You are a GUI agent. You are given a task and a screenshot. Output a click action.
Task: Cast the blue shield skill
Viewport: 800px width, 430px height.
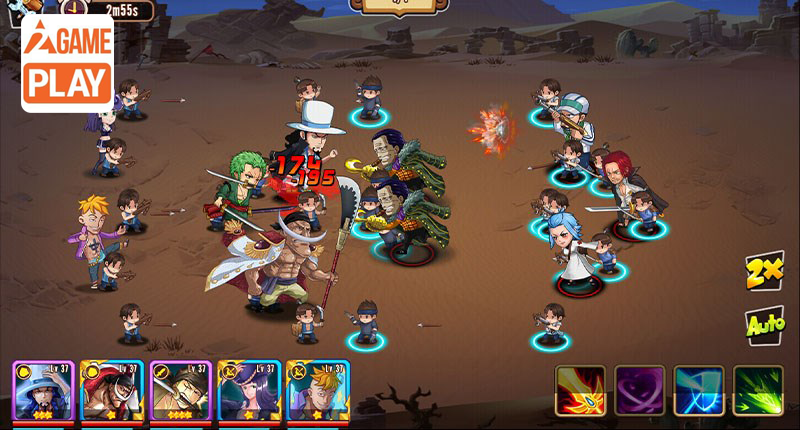click(699, 391)
